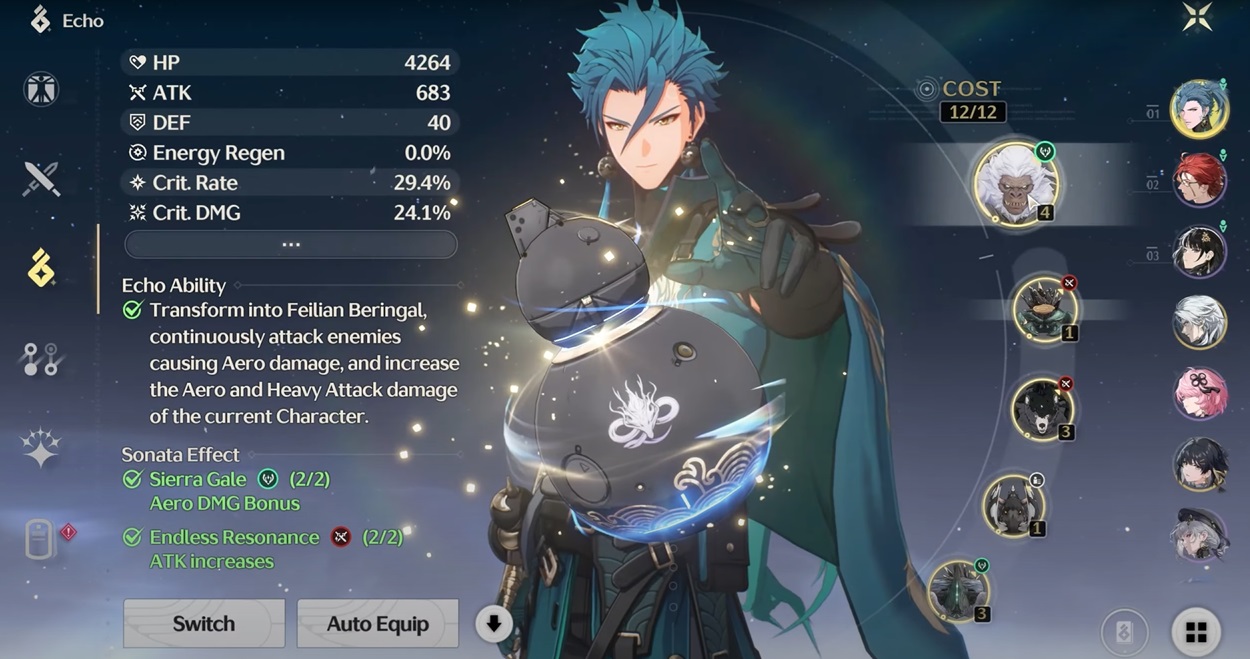Click the down-arrow button beside Auto Equip
1250x659 pixels.
click(x=493, y=624)
